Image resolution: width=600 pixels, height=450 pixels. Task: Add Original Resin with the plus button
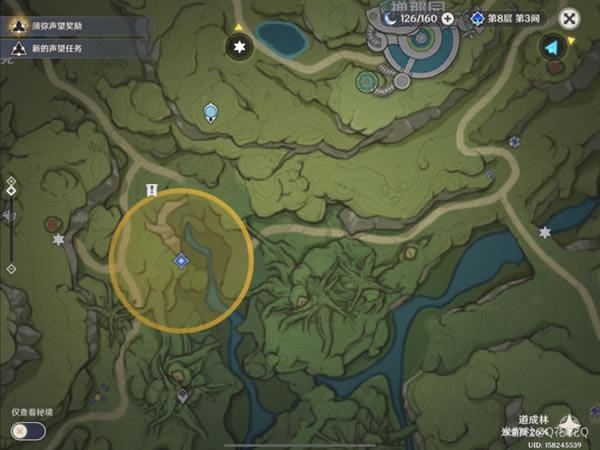[447, 18]
